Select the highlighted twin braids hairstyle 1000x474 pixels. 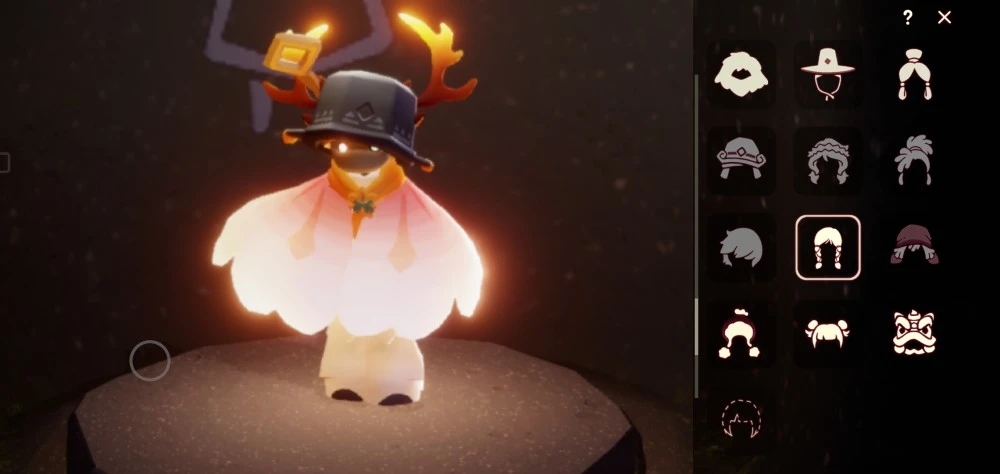(x=827, y=247)
